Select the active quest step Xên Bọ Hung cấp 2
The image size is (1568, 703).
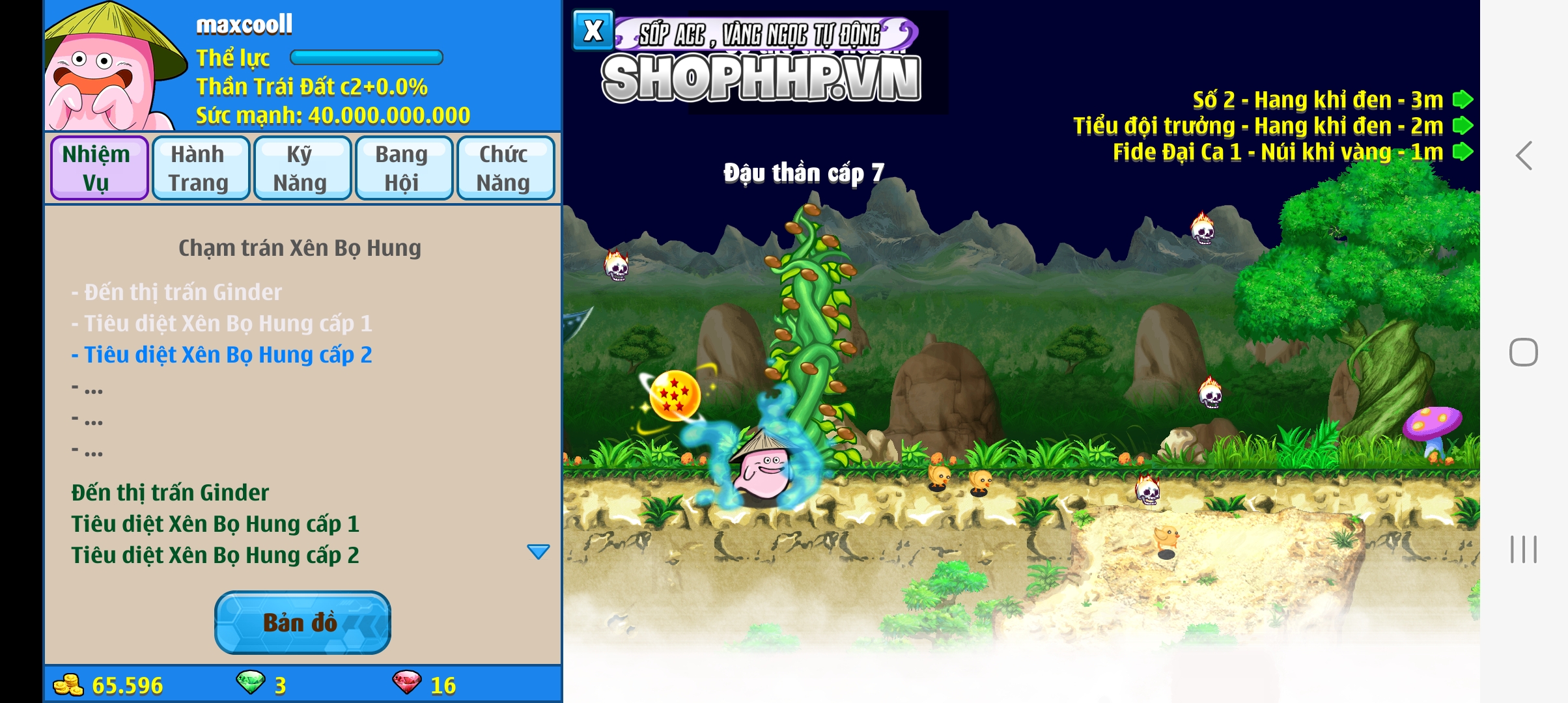[x=221, y=355]
